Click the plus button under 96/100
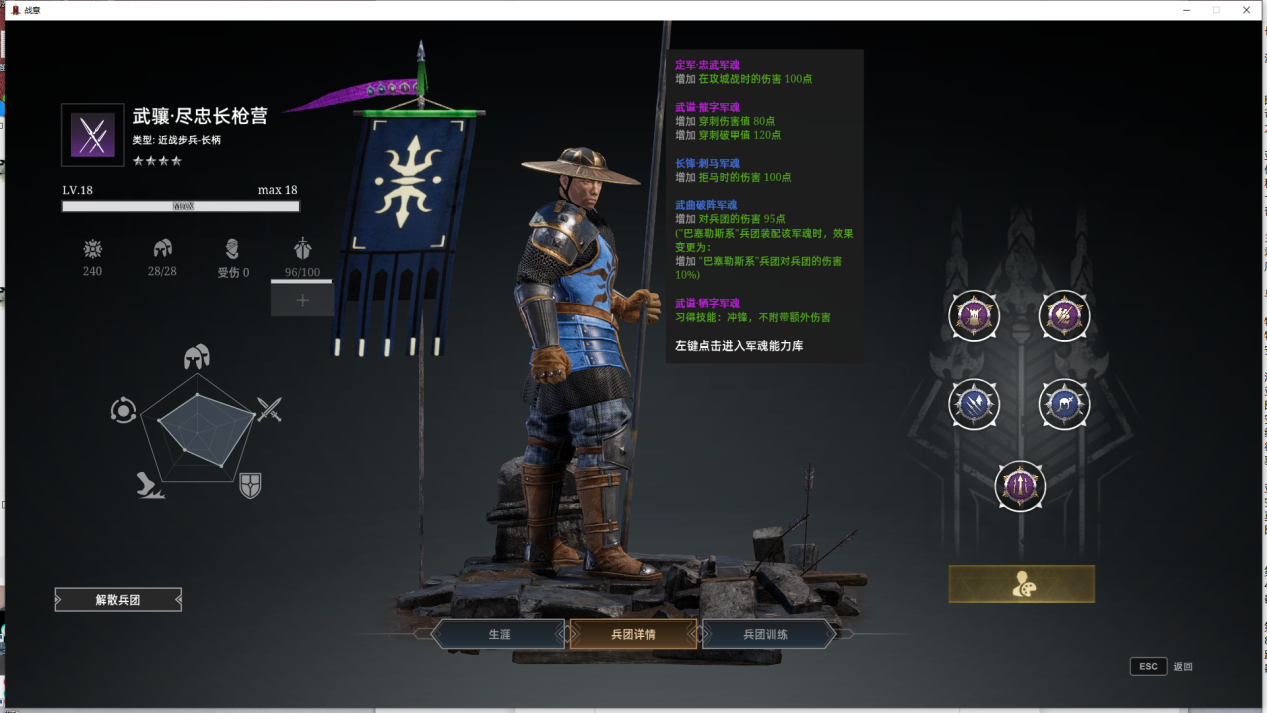Screen dimensions: 1267x713 pos(302,299)
